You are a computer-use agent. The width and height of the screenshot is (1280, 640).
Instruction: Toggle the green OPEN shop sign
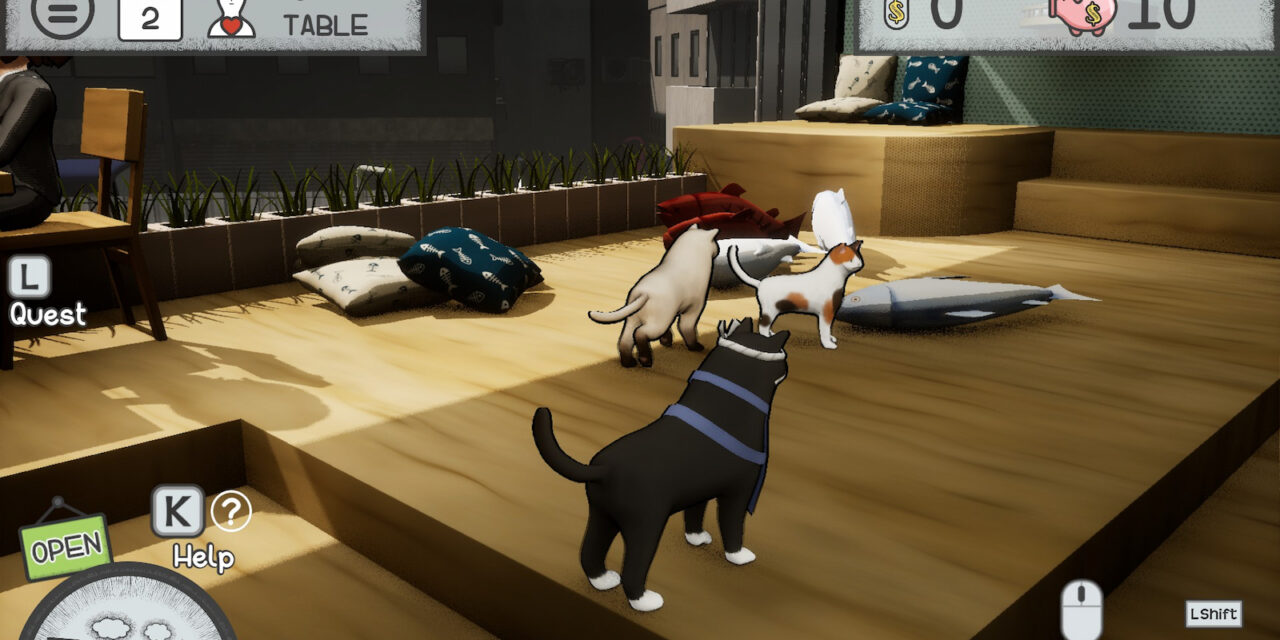(65, 546)
